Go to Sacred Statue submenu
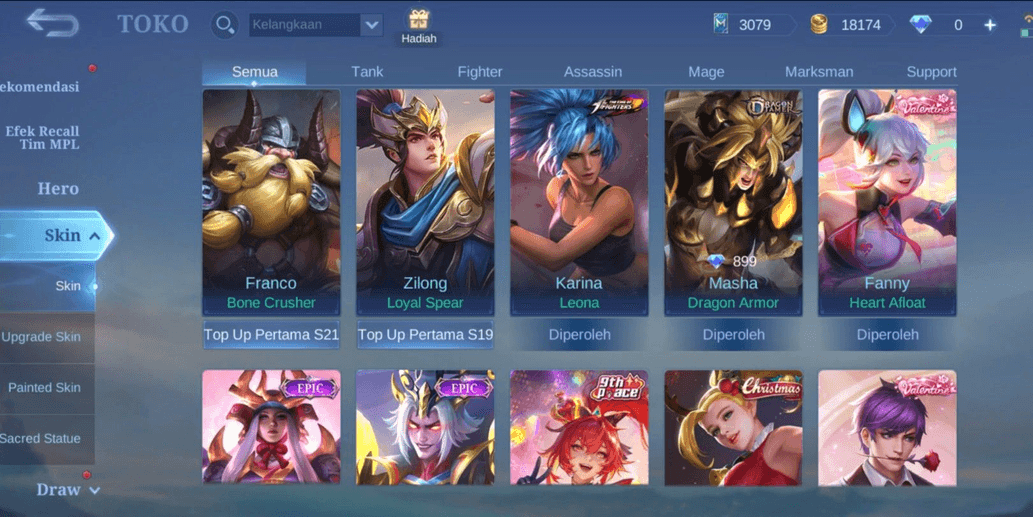Image resolution: width=1033 pixels, height=517 pixels. [41, 438]
